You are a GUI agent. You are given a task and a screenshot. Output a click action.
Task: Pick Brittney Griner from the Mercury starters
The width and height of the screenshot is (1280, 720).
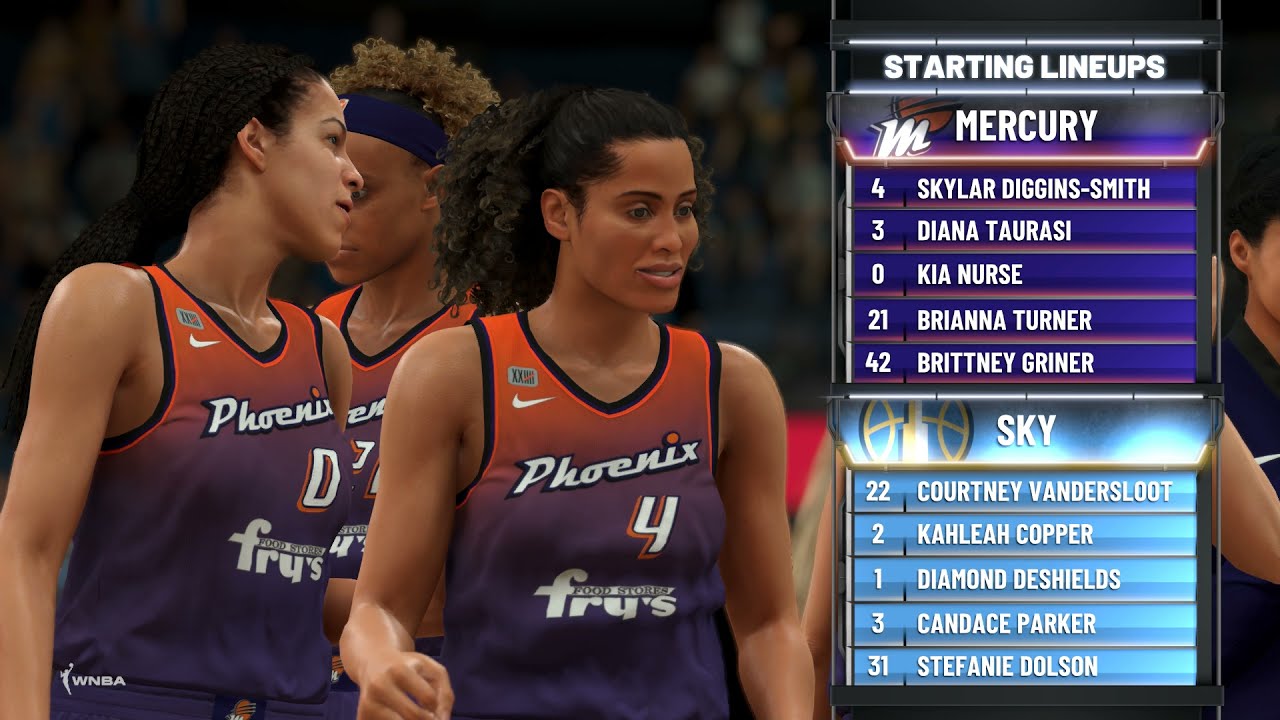click(1025, 363)
